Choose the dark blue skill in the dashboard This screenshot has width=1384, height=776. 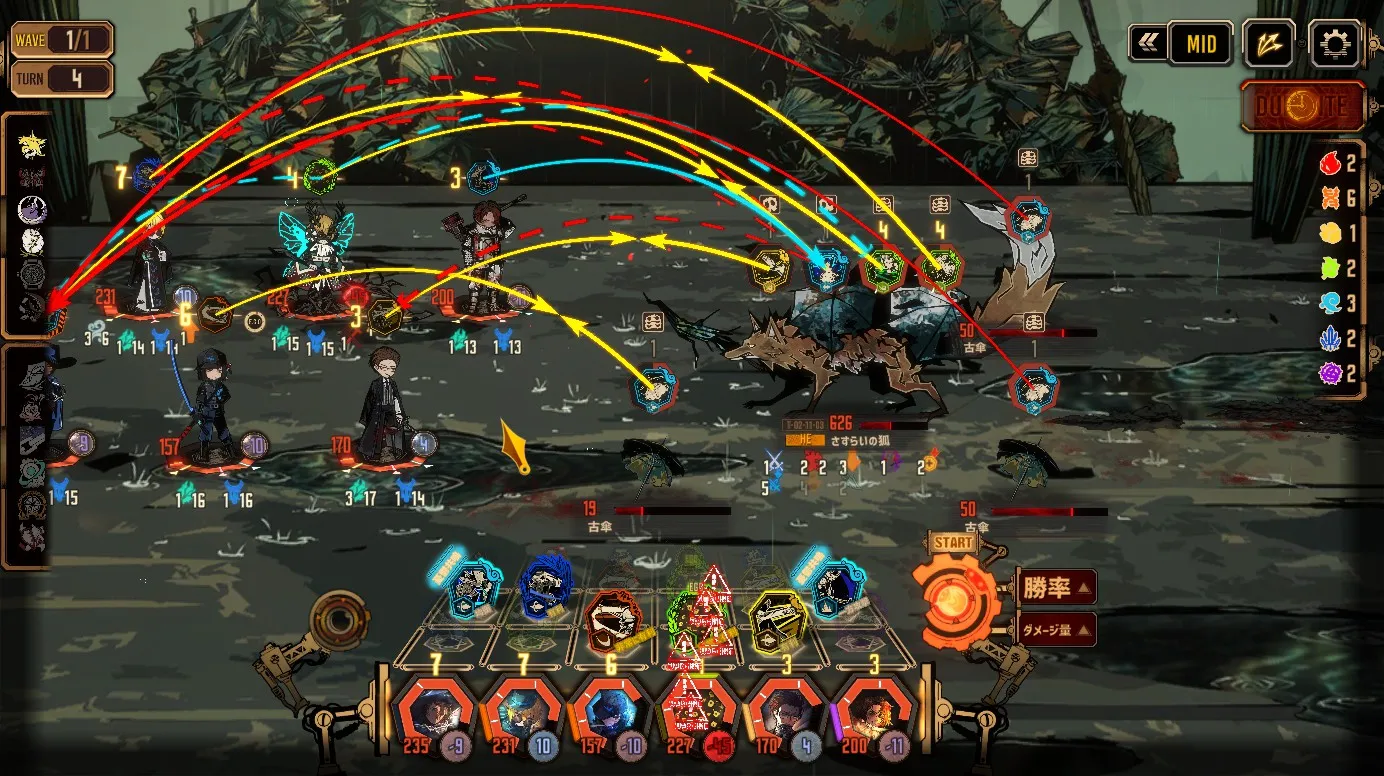click(546, 588)
